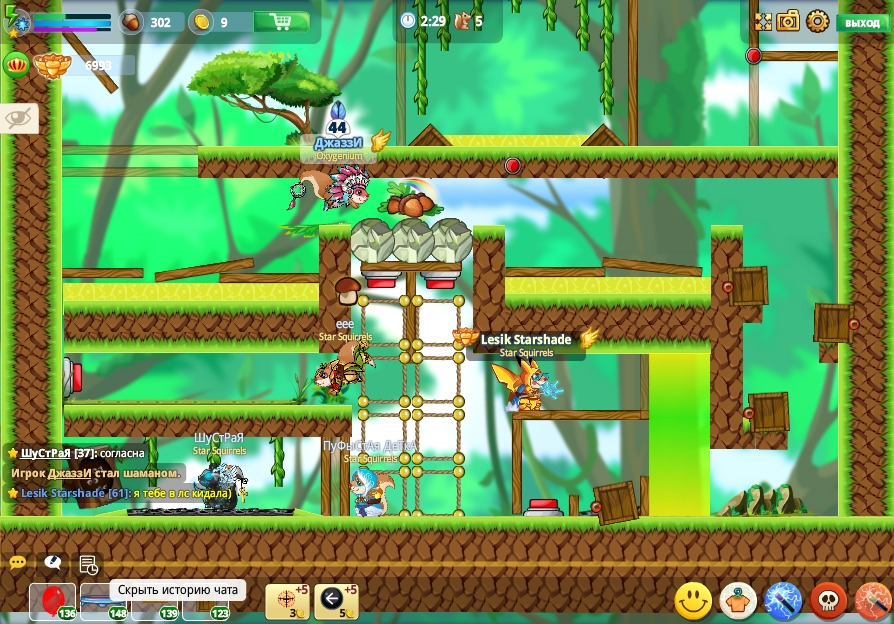Click the red skull button
Screen dimensions: 894x624
tap(828, 601)
